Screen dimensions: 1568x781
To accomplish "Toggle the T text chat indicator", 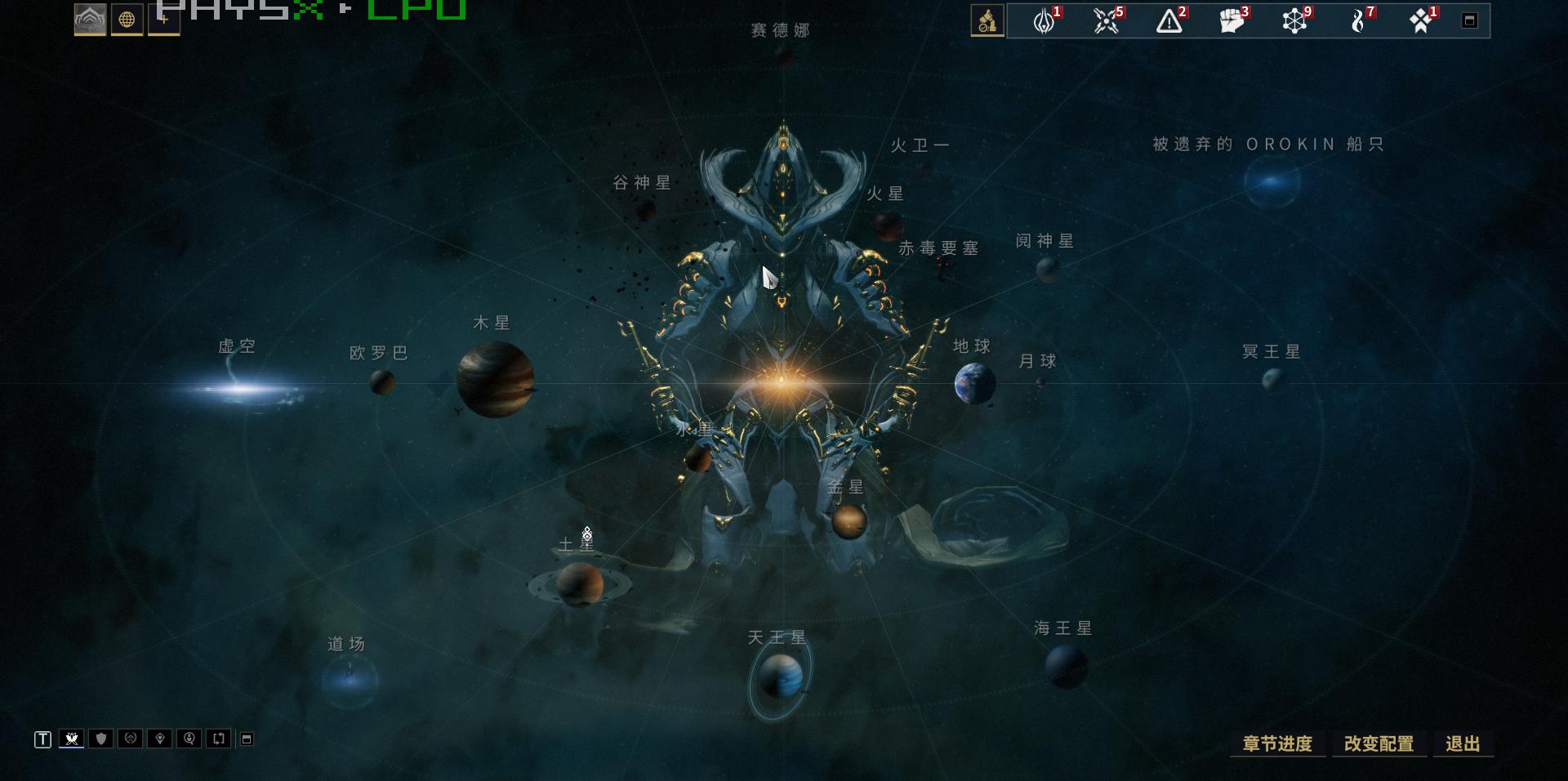I will [x=42, y=739].
